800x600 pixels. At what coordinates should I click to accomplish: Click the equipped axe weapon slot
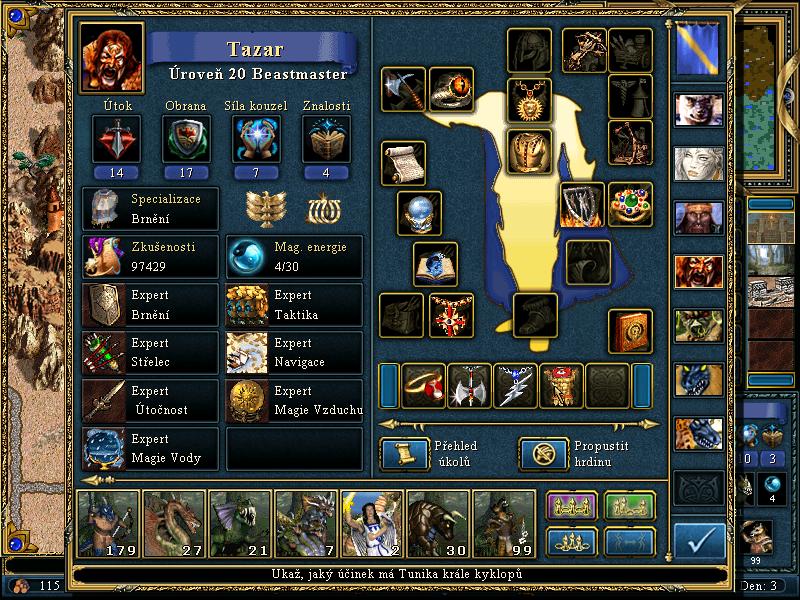tap(403, 89)
